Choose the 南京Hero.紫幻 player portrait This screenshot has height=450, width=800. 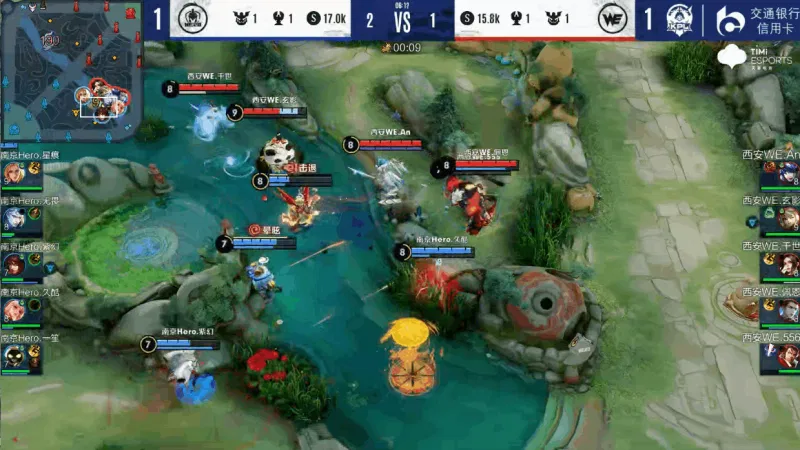(x=14, y=265)
